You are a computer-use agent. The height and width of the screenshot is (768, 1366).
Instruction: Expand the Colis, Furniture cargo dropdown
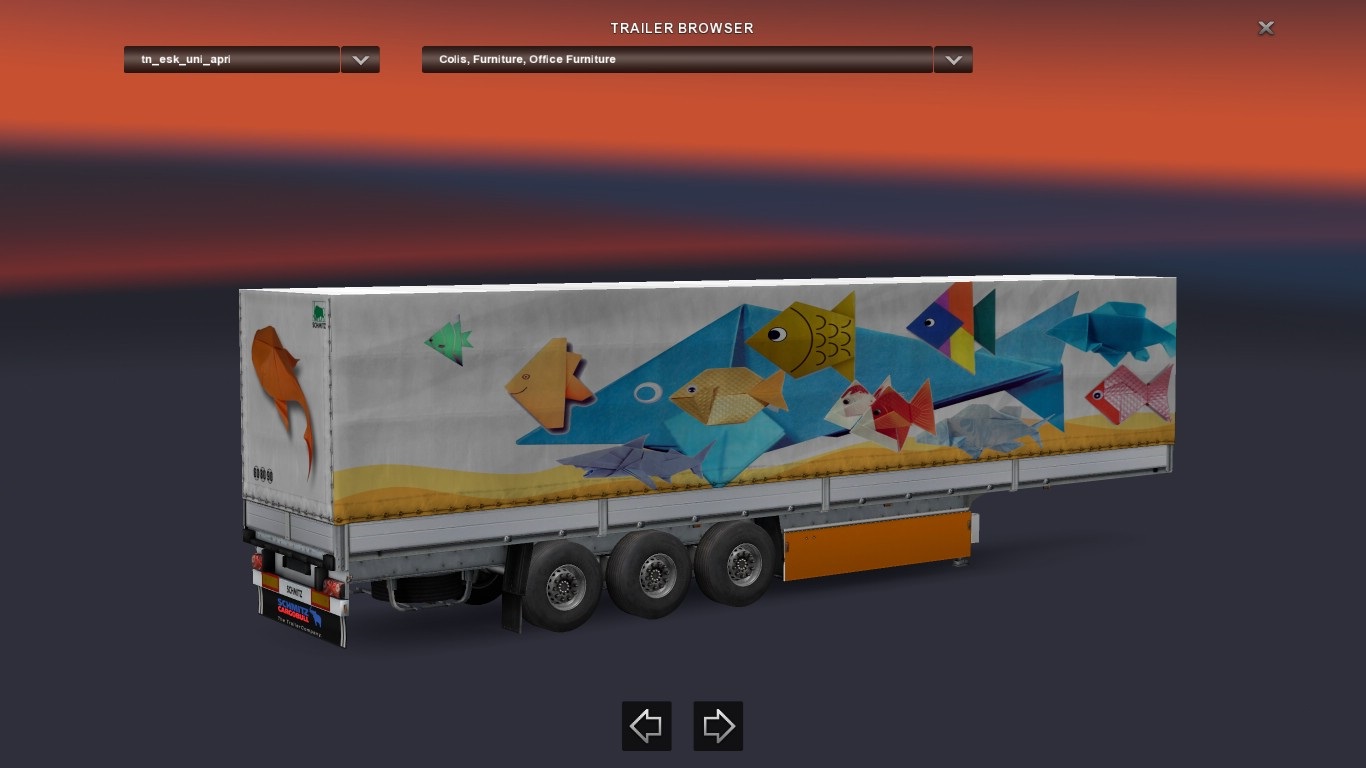(x=953, y=60)
